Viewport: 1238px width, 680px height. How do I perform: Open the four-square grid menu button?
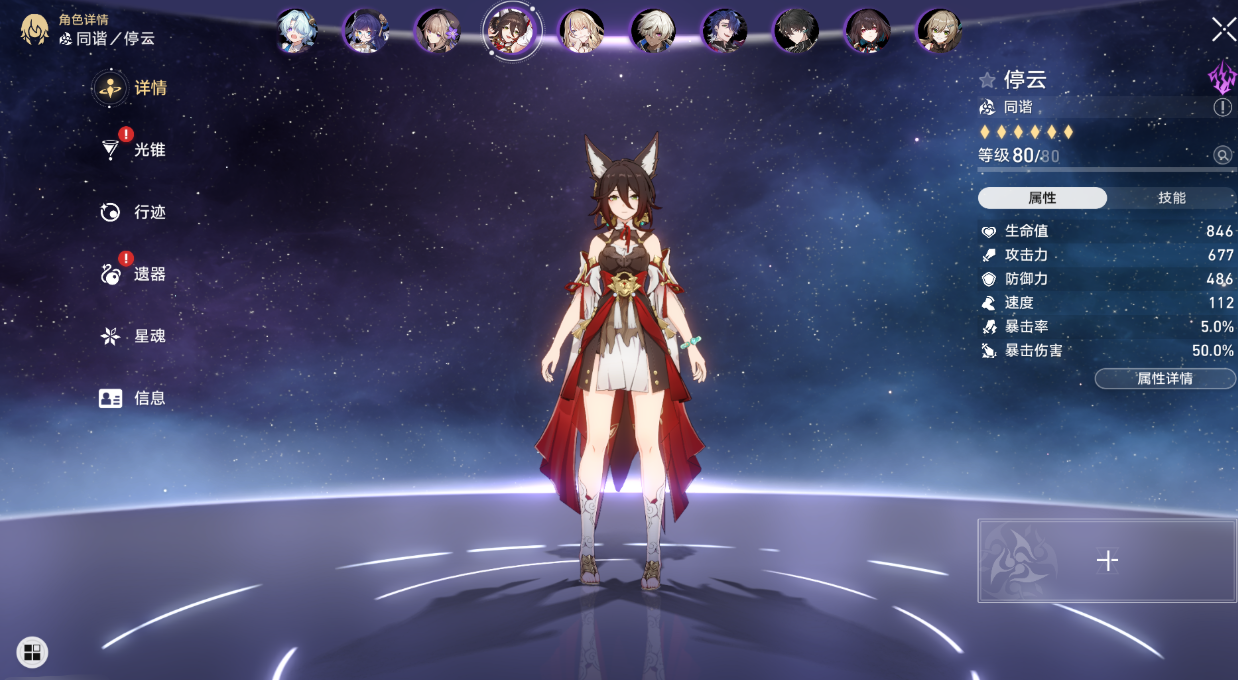[x=32, y=653]
